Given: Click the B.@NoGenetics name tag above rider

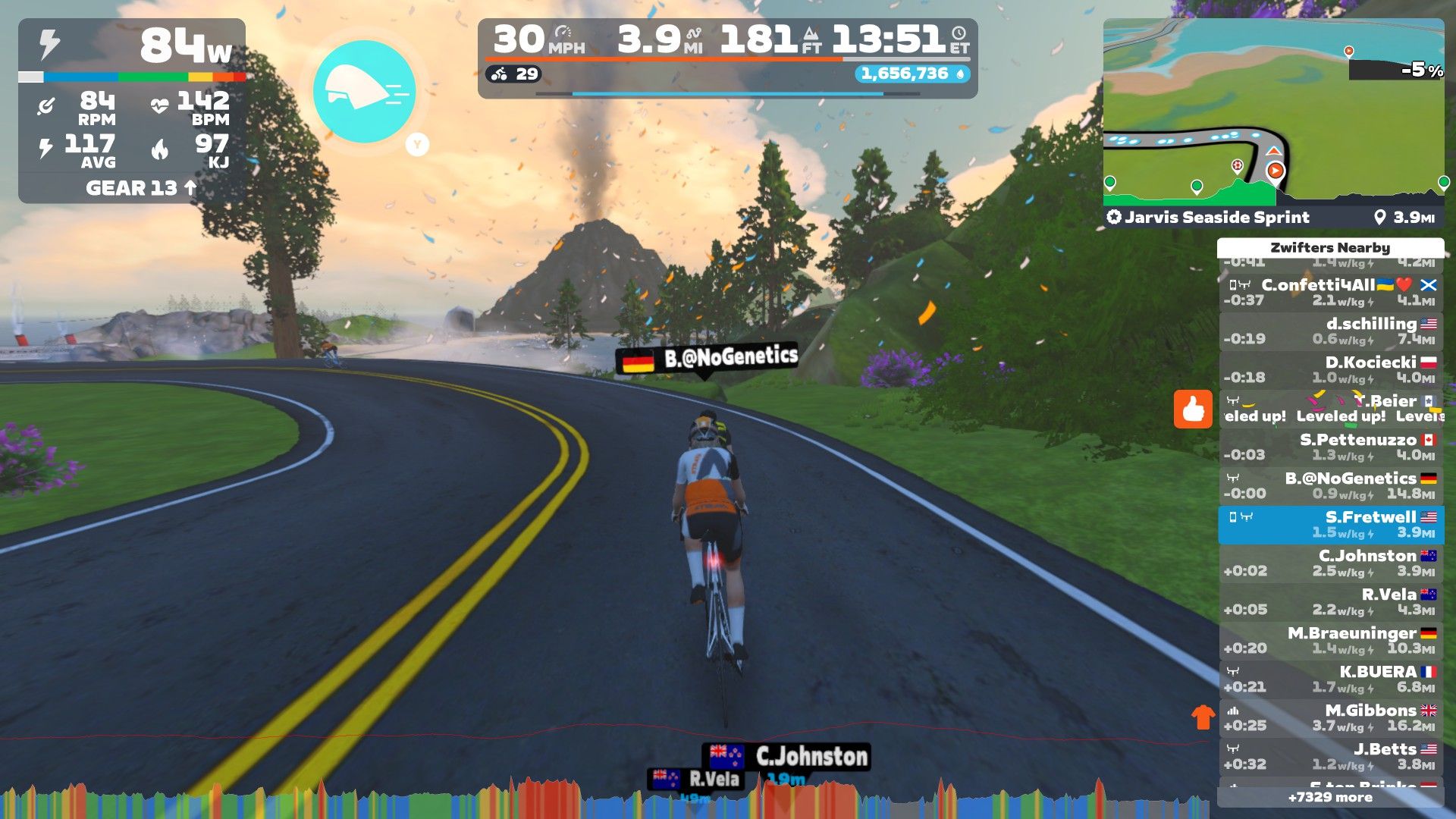Looking at the screenshot, I should 708,359.
